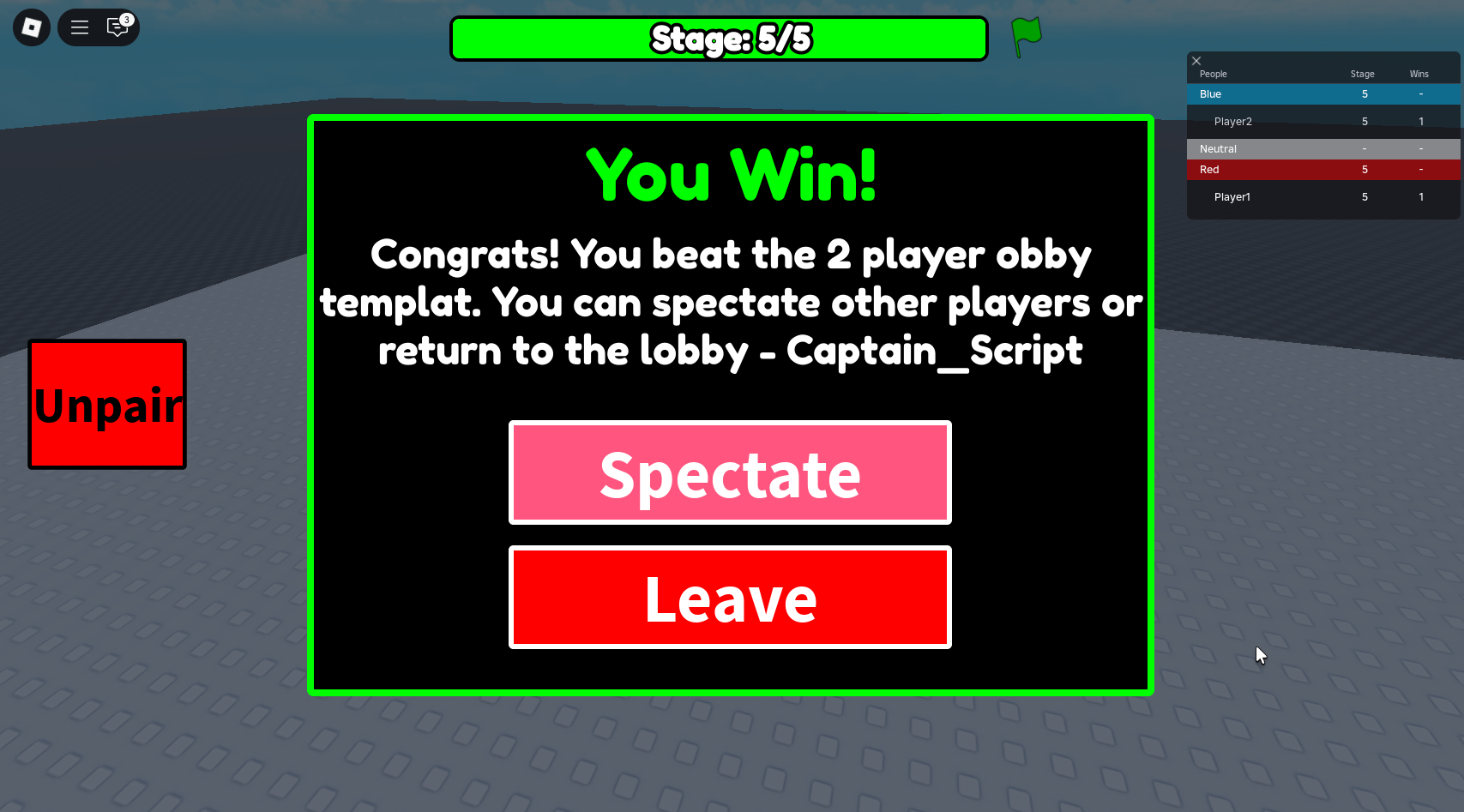Click Player1 in the leaderboard

pos(1232,196)
